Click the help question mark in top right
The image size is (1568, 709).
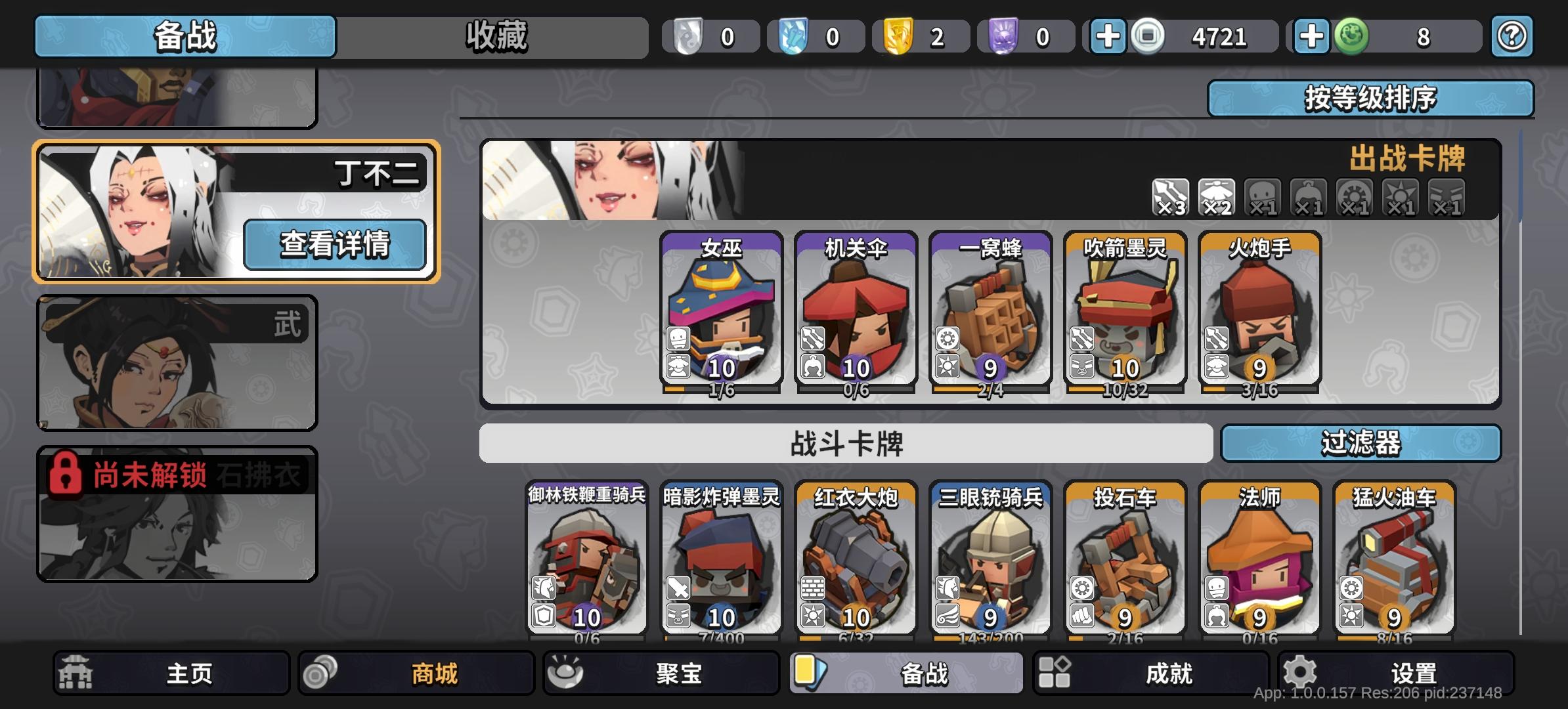(x=1512, y=37)
